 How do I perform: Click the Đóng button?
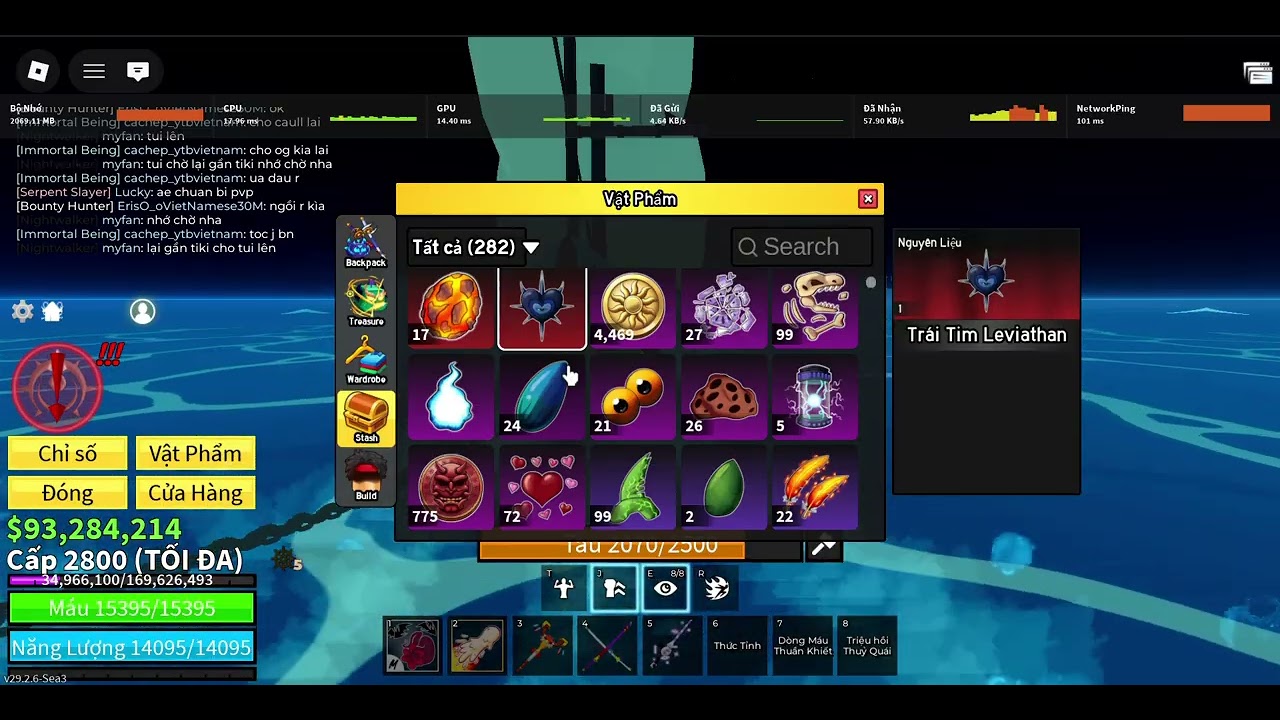[68, 493]
